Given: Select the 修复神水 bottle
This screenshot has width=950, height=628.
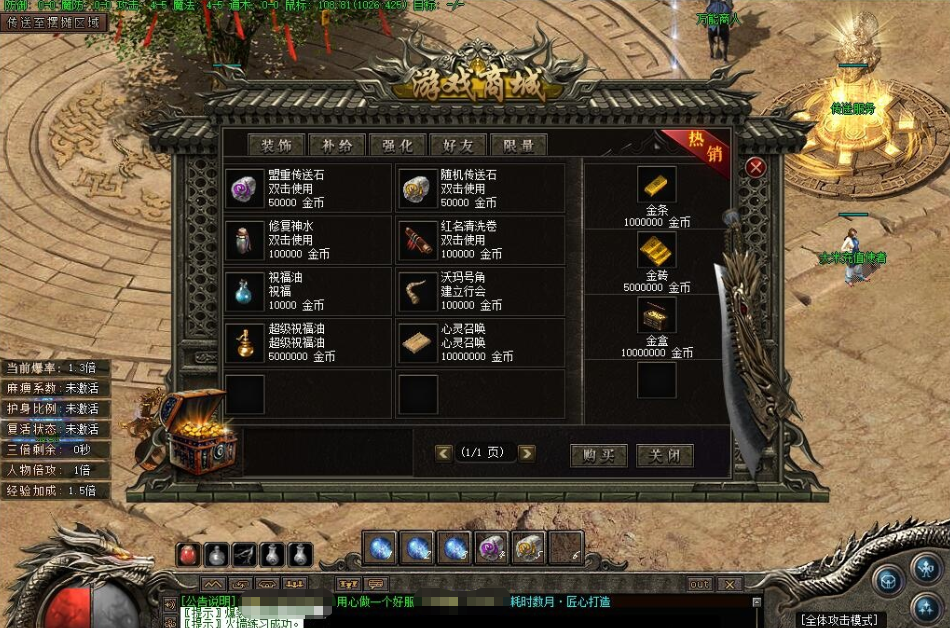Looking at the screenshot, I should point(244,240).
